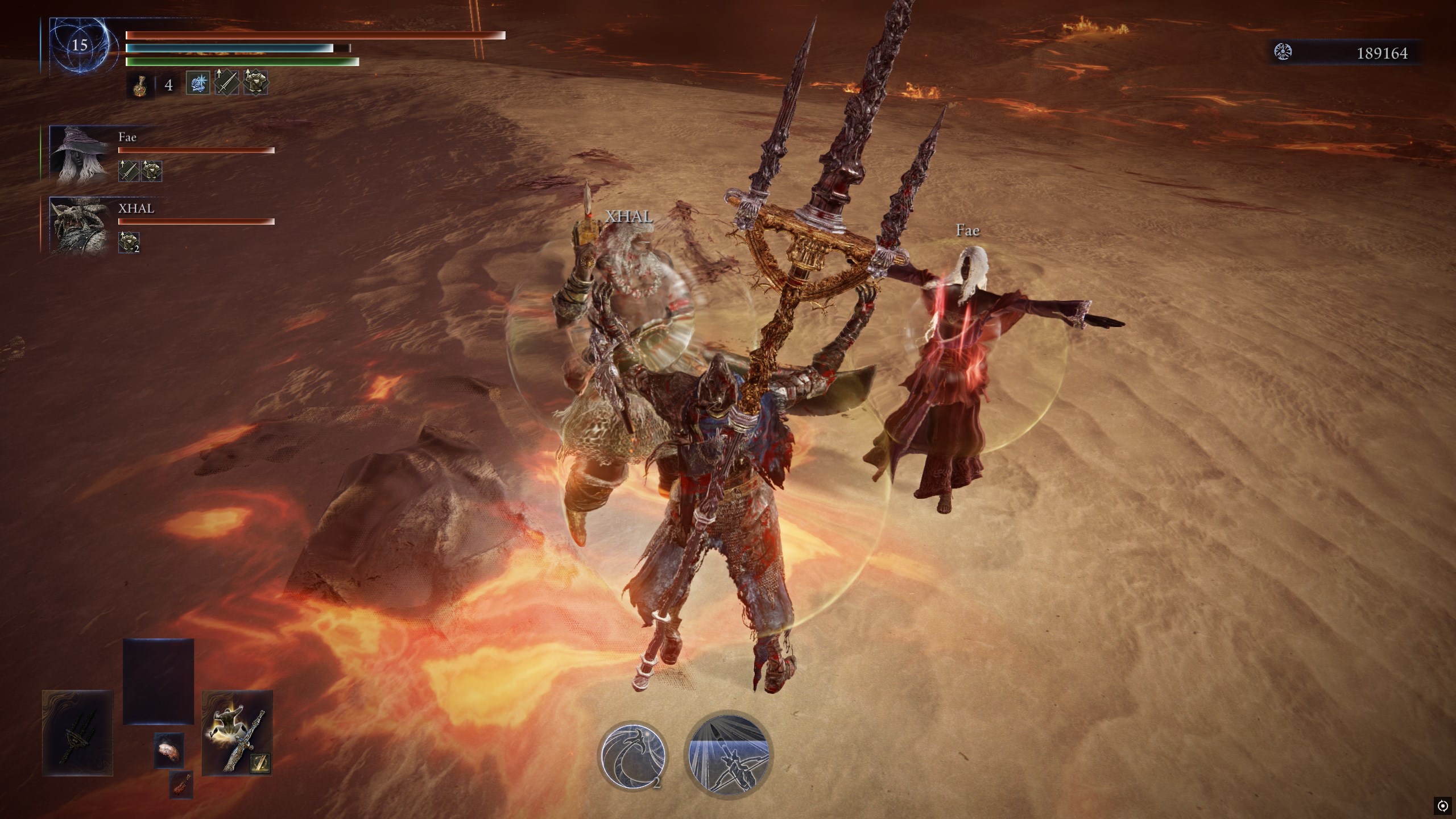This screenshot has width=1456, height=819.
Task: Check Fae's armor defense buff icon
Action: [x=151, y=171]
